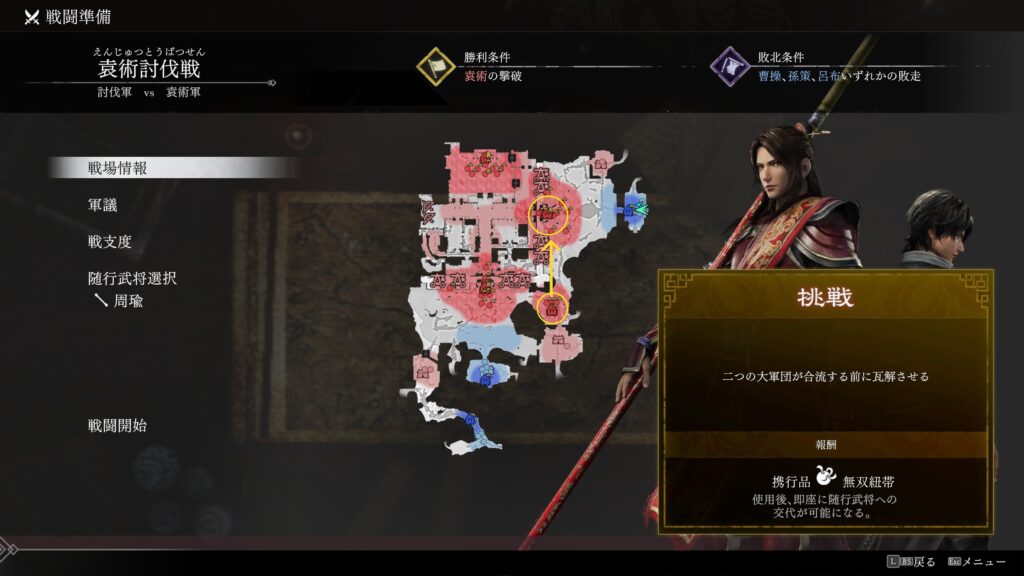The width and height of the screenshot is (1024, 576).
Task: Choose 随行武将選択 companion selection
Action: [x=132, y=278]
